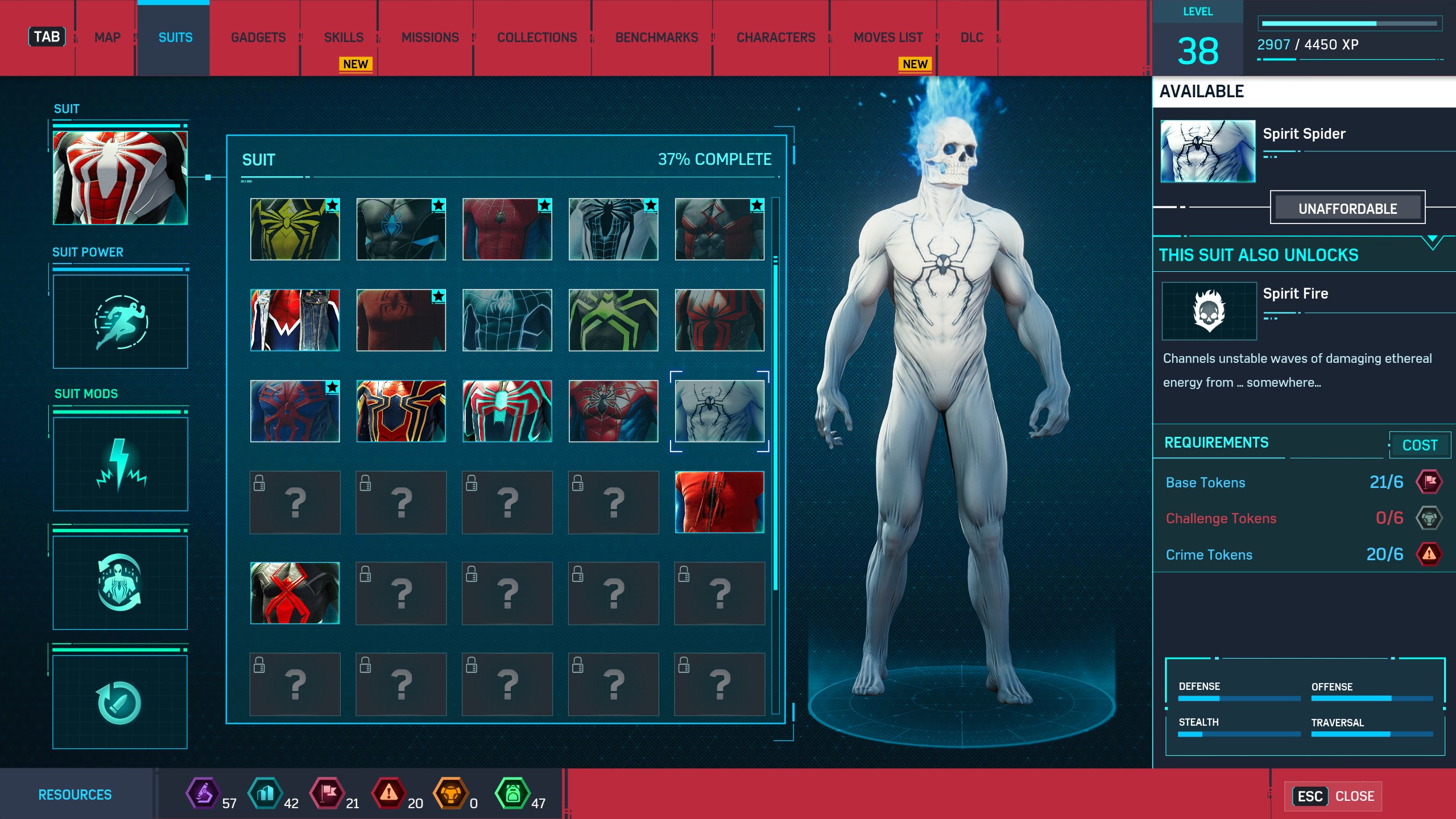Image resolution: width=1456 pixels, height=819 pixels.
Task: Open the DLC tab
Action: click(x=971, y=38)
